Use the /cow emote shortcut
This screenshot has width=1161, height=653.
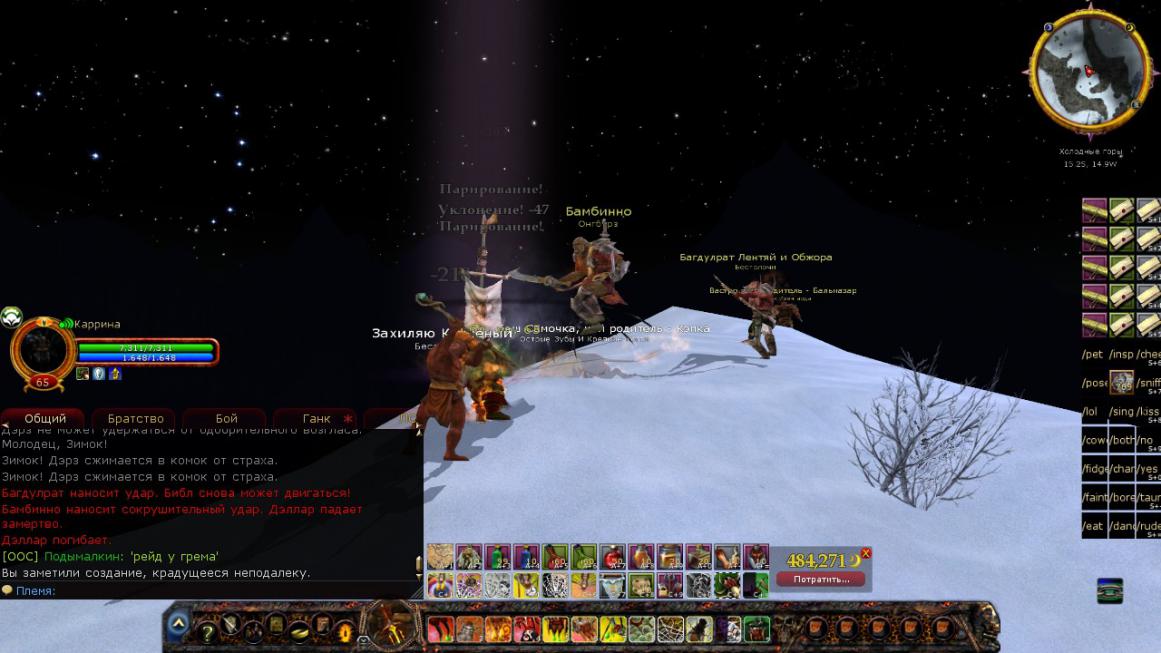1093,440
